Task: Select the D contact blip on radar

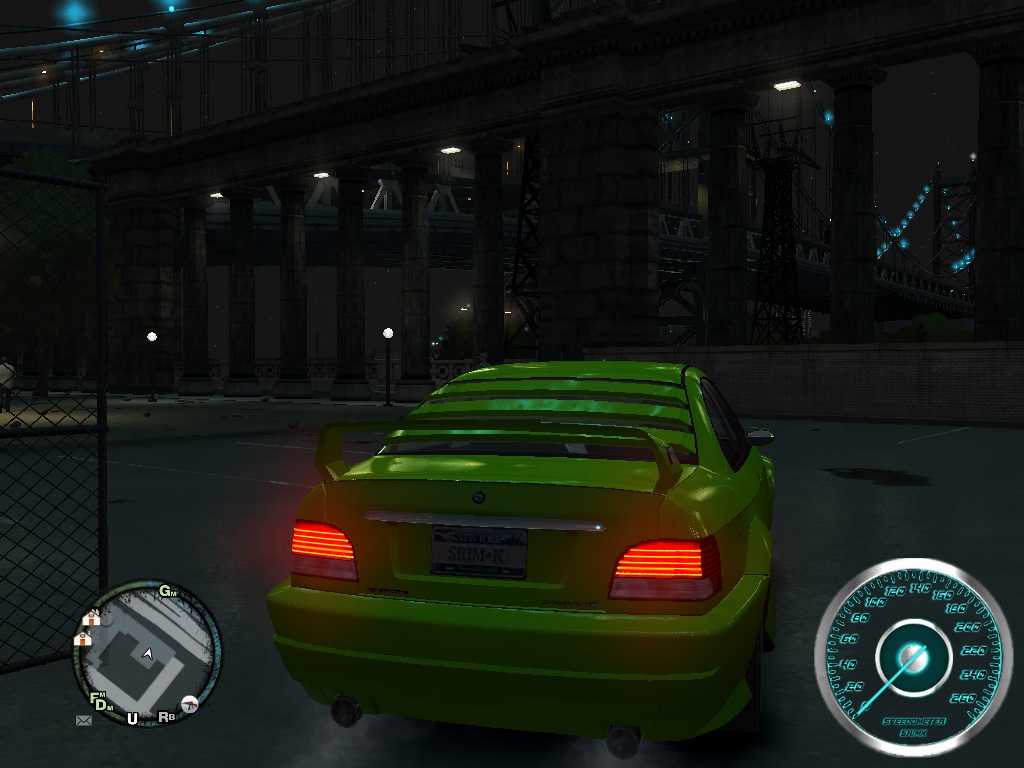Action: 102,707
